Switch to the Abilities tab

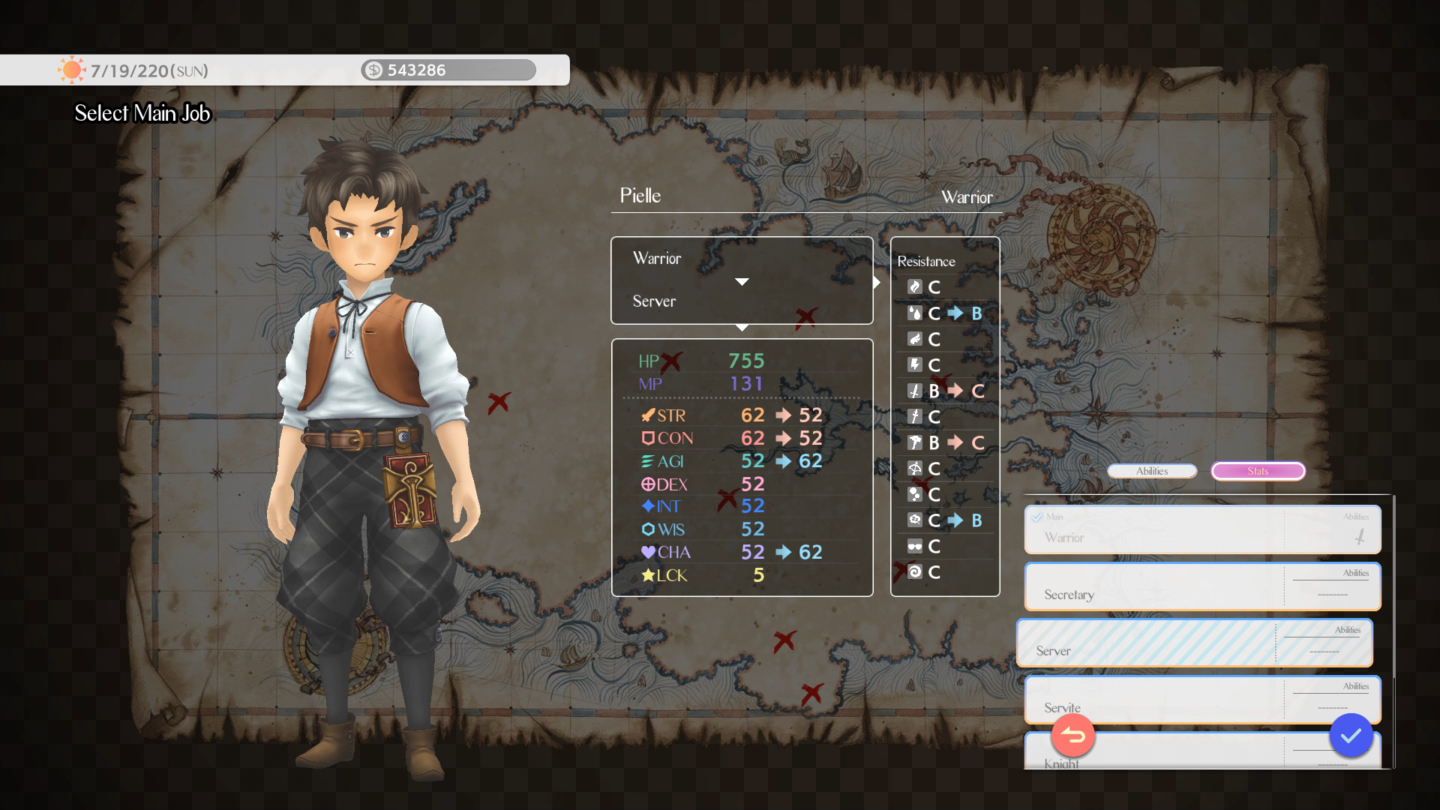1152,470
